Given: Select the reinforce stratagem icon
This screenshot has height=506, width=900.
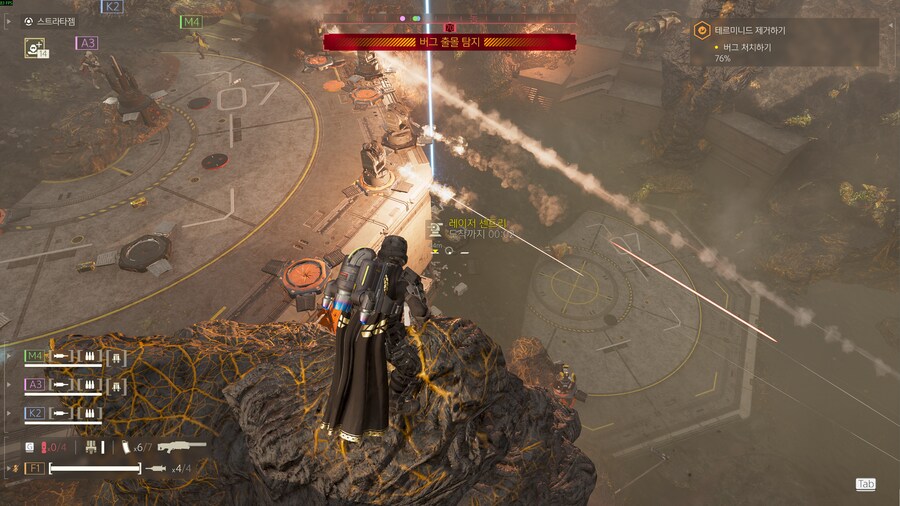Looking at the screenshot, I should point(35,47).
